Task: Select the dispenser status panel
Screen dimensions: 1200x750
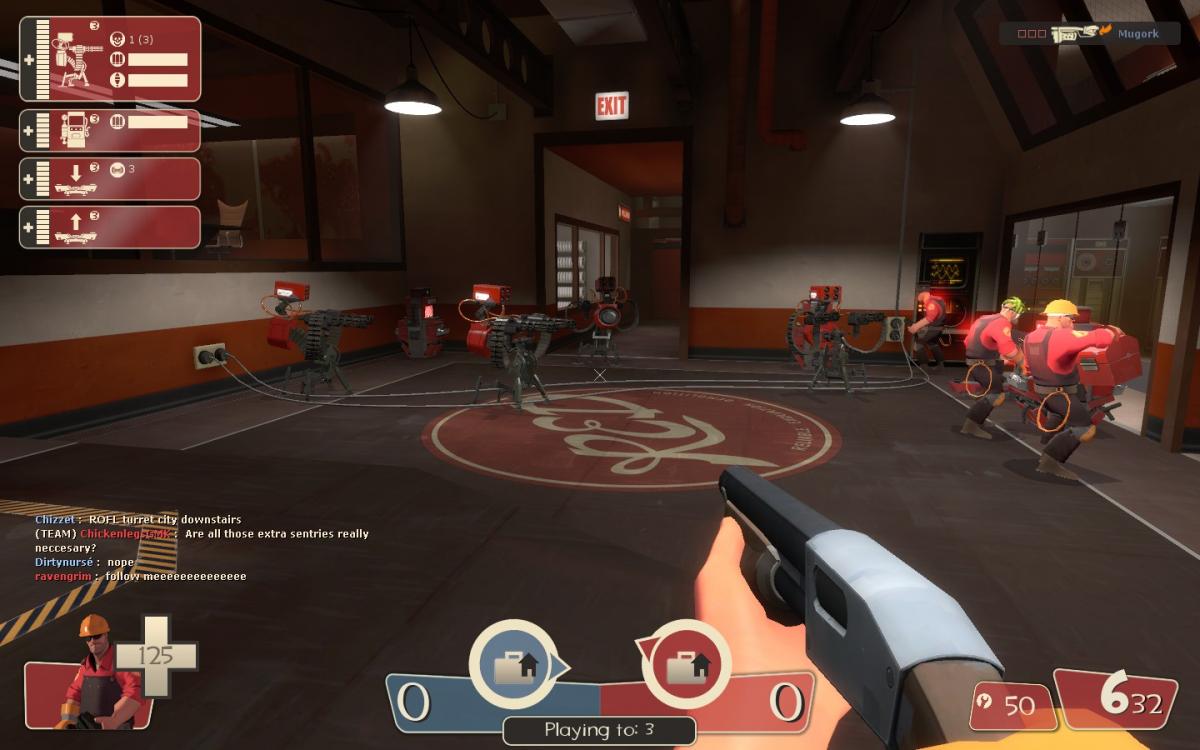Action: click(x=110, y=130)
